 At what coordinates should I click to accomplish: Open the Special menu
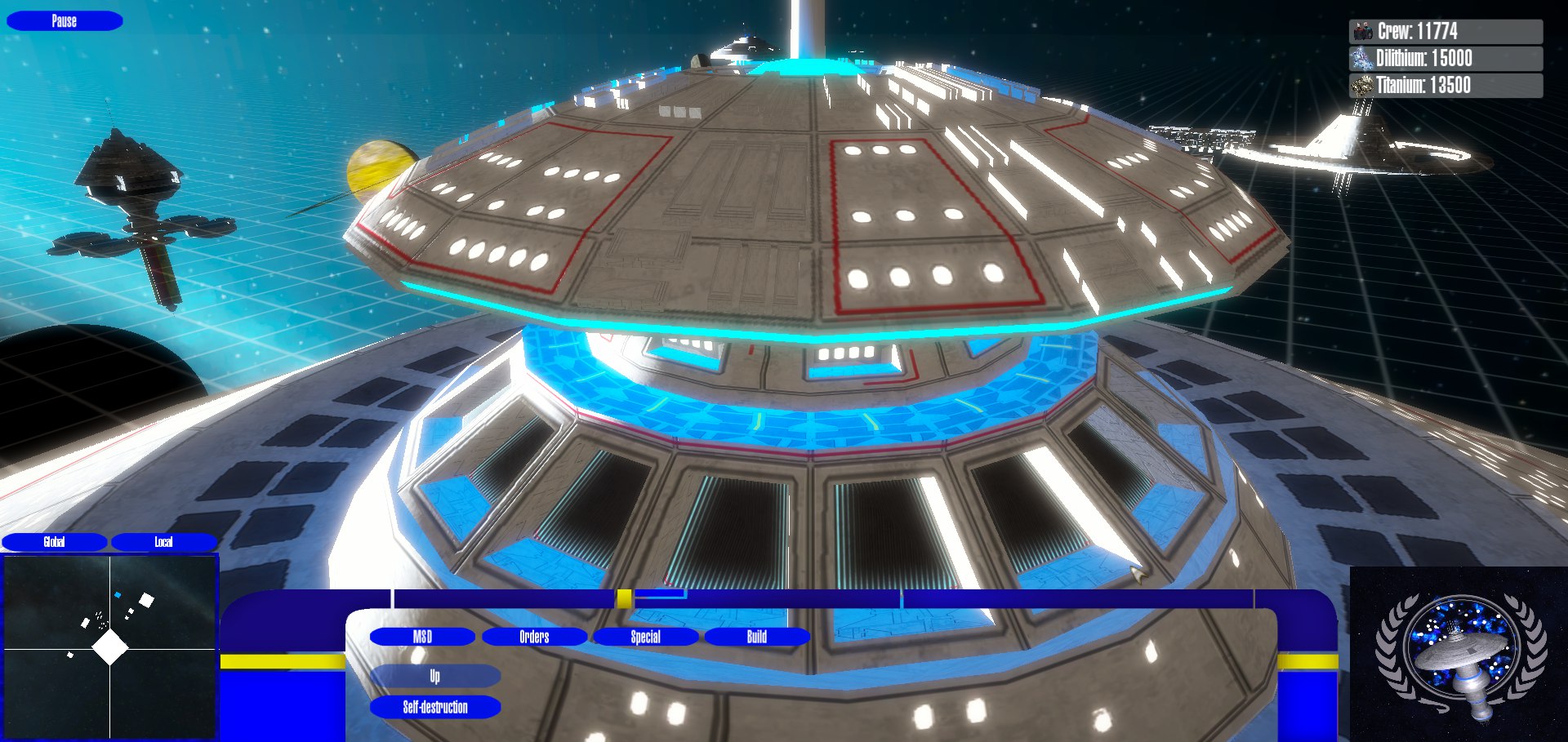tap(645, 637)
